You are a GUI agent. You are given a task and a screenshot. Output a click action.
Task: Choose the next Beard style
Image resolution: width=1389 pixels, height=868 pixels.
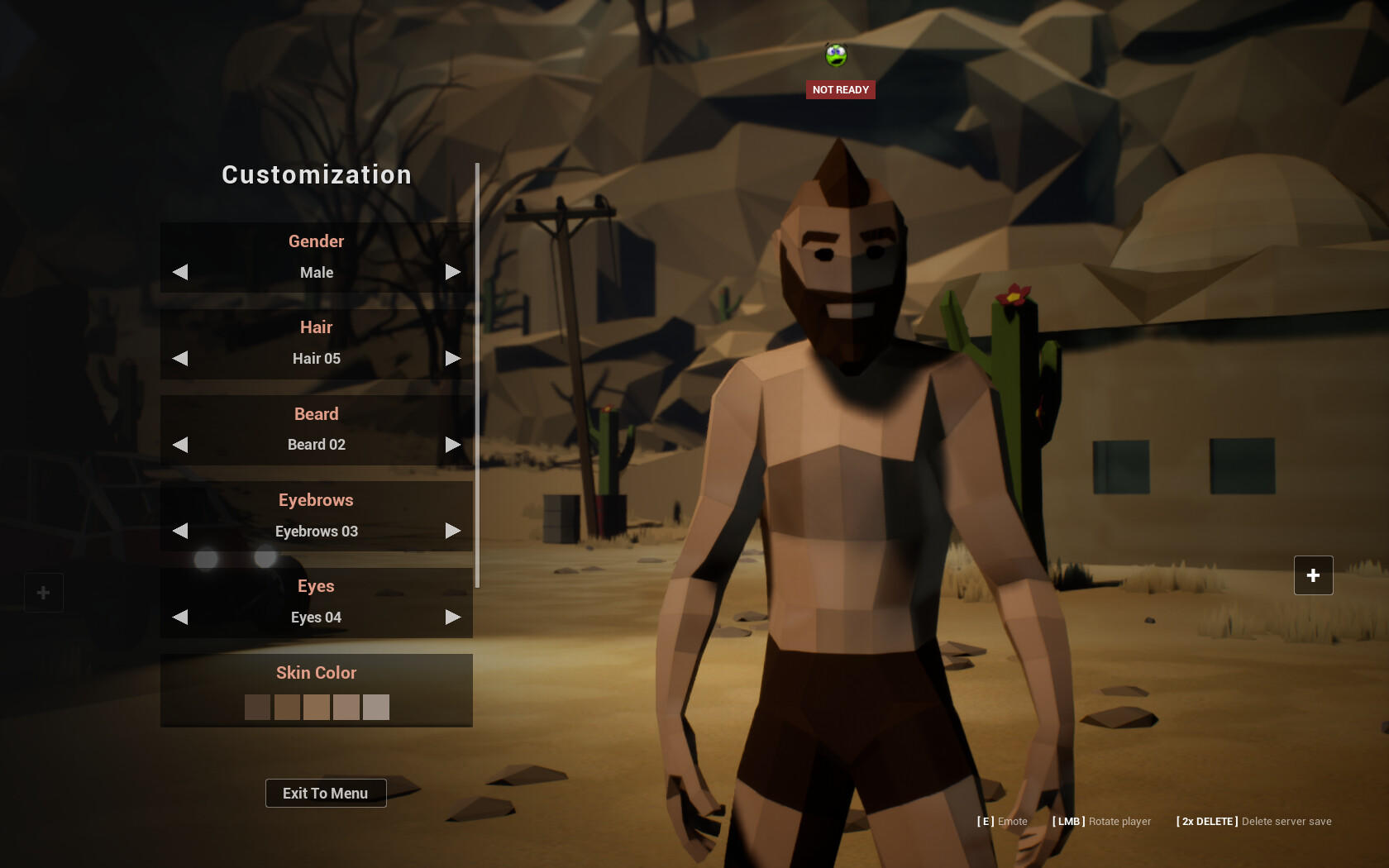pos(452,445)
